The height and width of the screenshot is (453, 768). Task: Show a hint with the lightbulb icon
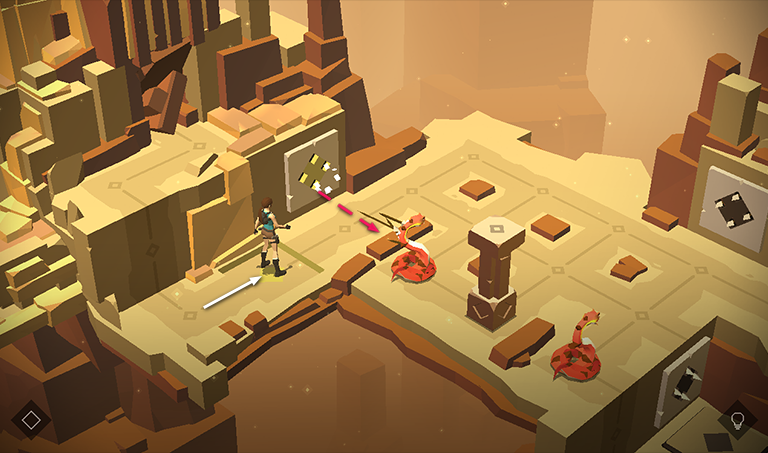point(738,419)
